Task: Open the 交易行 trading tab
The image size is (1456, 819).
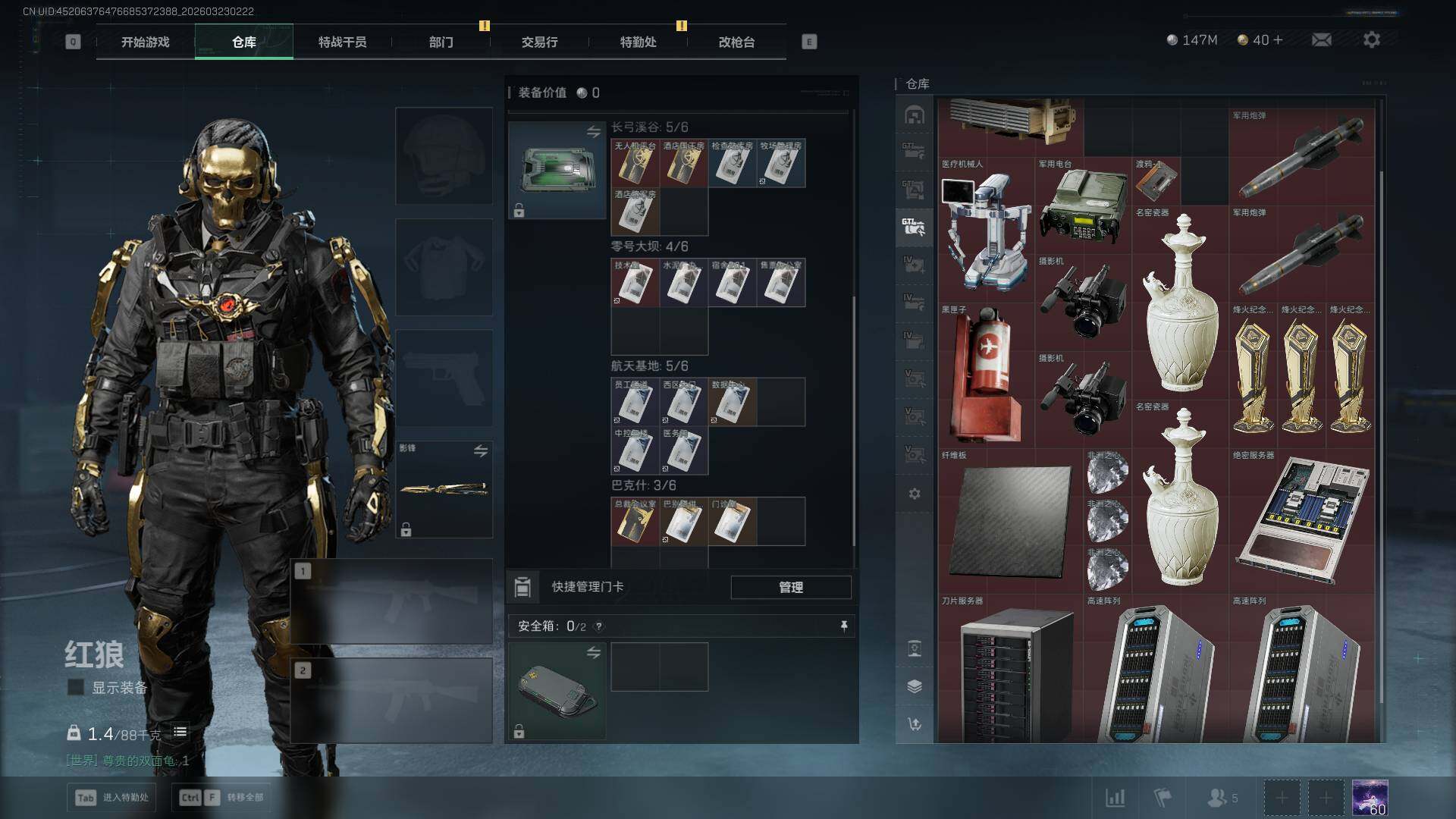Action: (x=539, y=42)
